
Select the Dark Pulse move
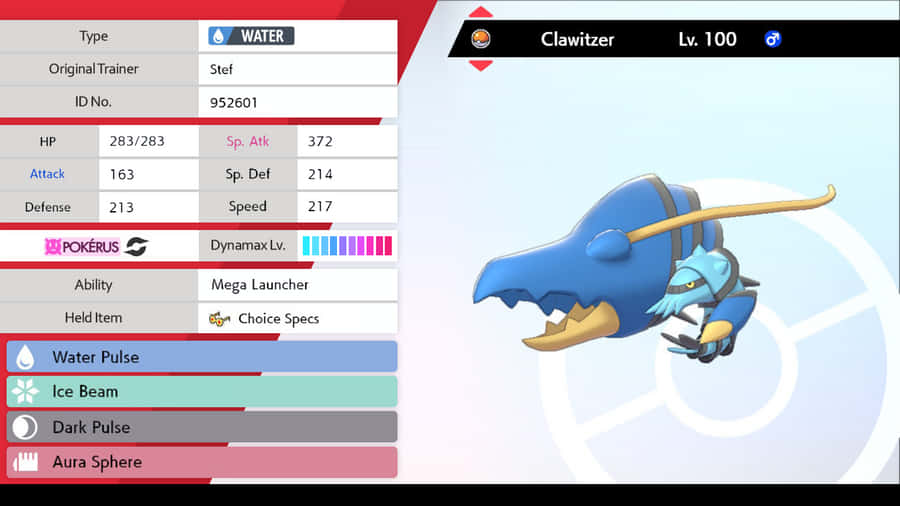202,427
